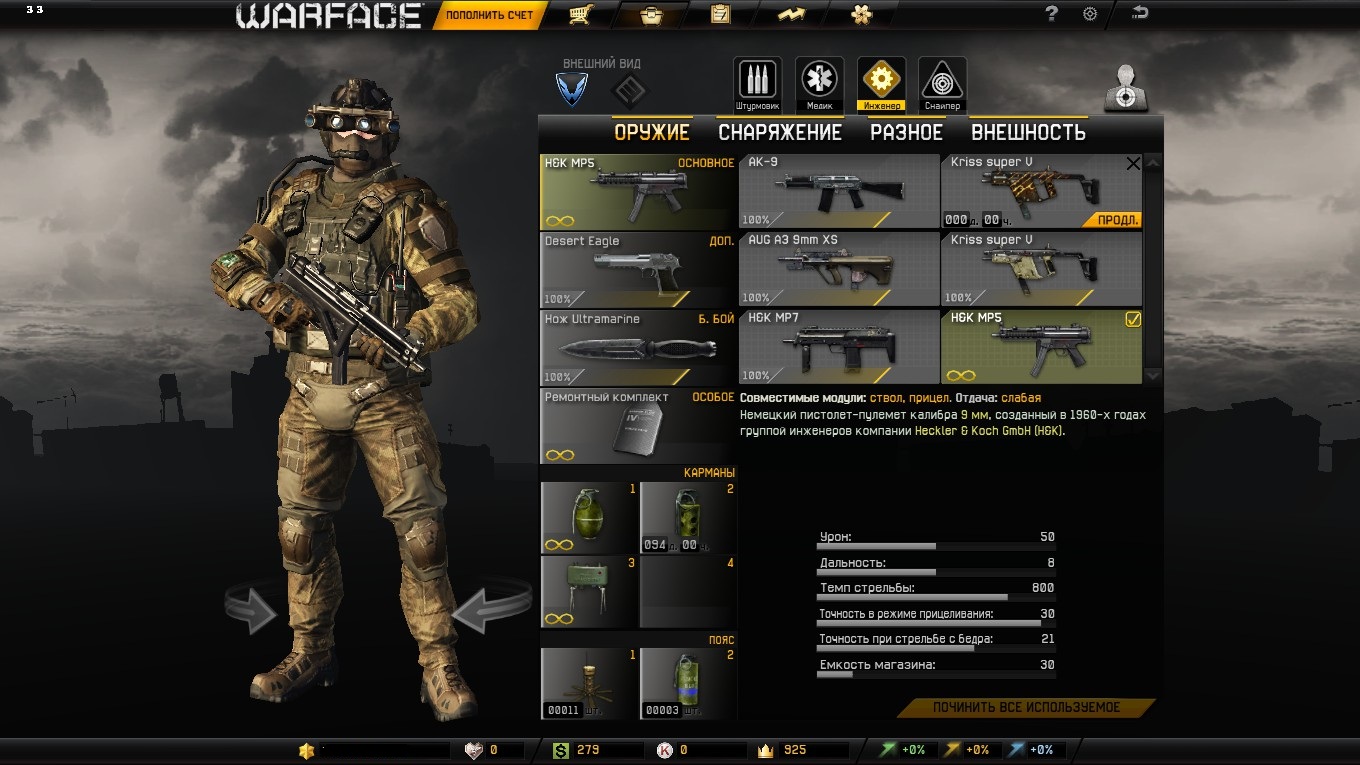Viewport: 1360px width, 765px height.
Task: Choose the Assault (Штурмовик) class
Action: pos(757,84)
